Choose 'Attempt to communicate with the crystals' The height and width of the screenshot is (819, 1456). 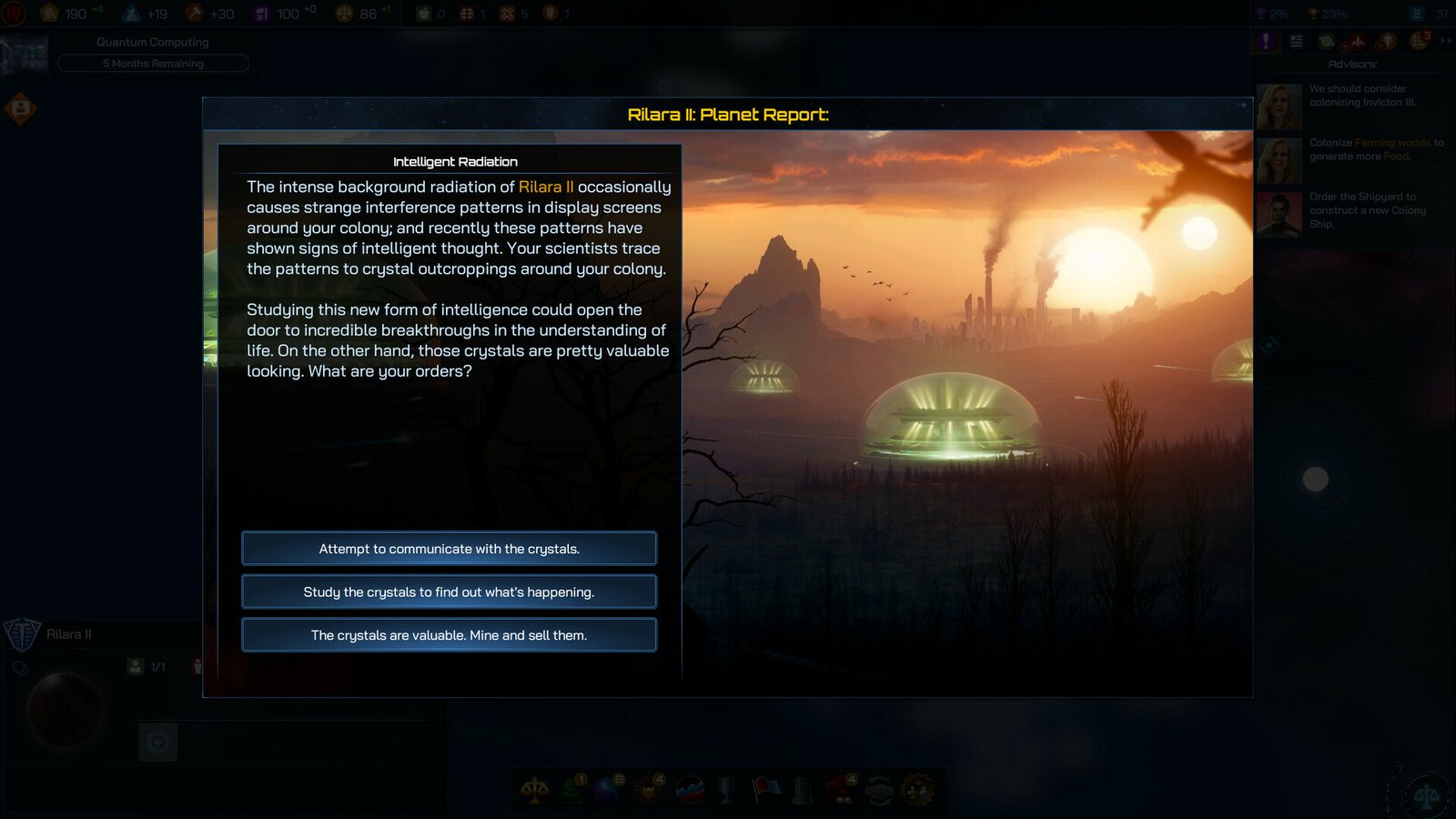click(449, 548)
